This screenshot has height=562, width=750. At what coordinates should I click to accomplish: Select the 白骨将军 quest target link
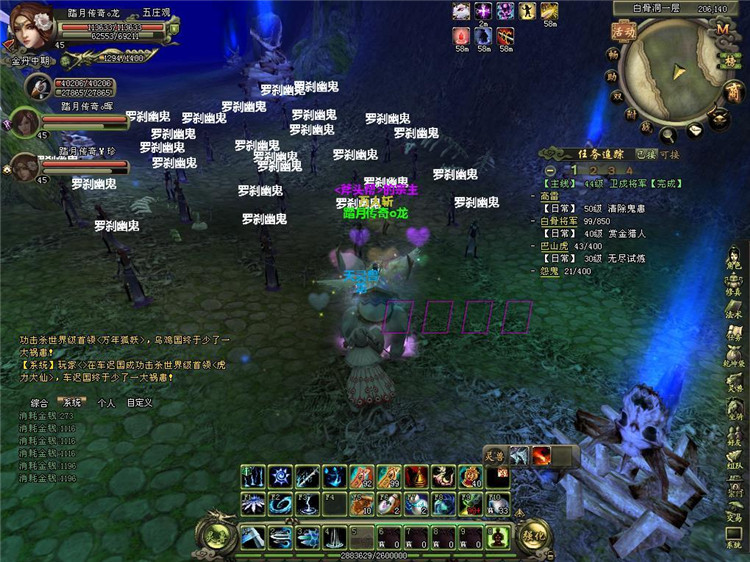pos(559,221)
